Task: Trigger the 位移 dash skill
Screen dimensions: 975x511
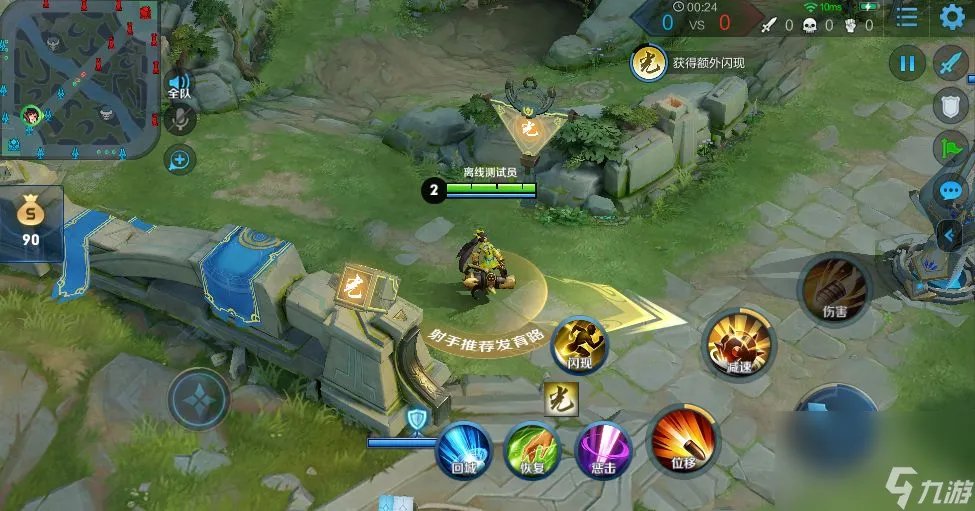Action: click(x=683, y=441)
